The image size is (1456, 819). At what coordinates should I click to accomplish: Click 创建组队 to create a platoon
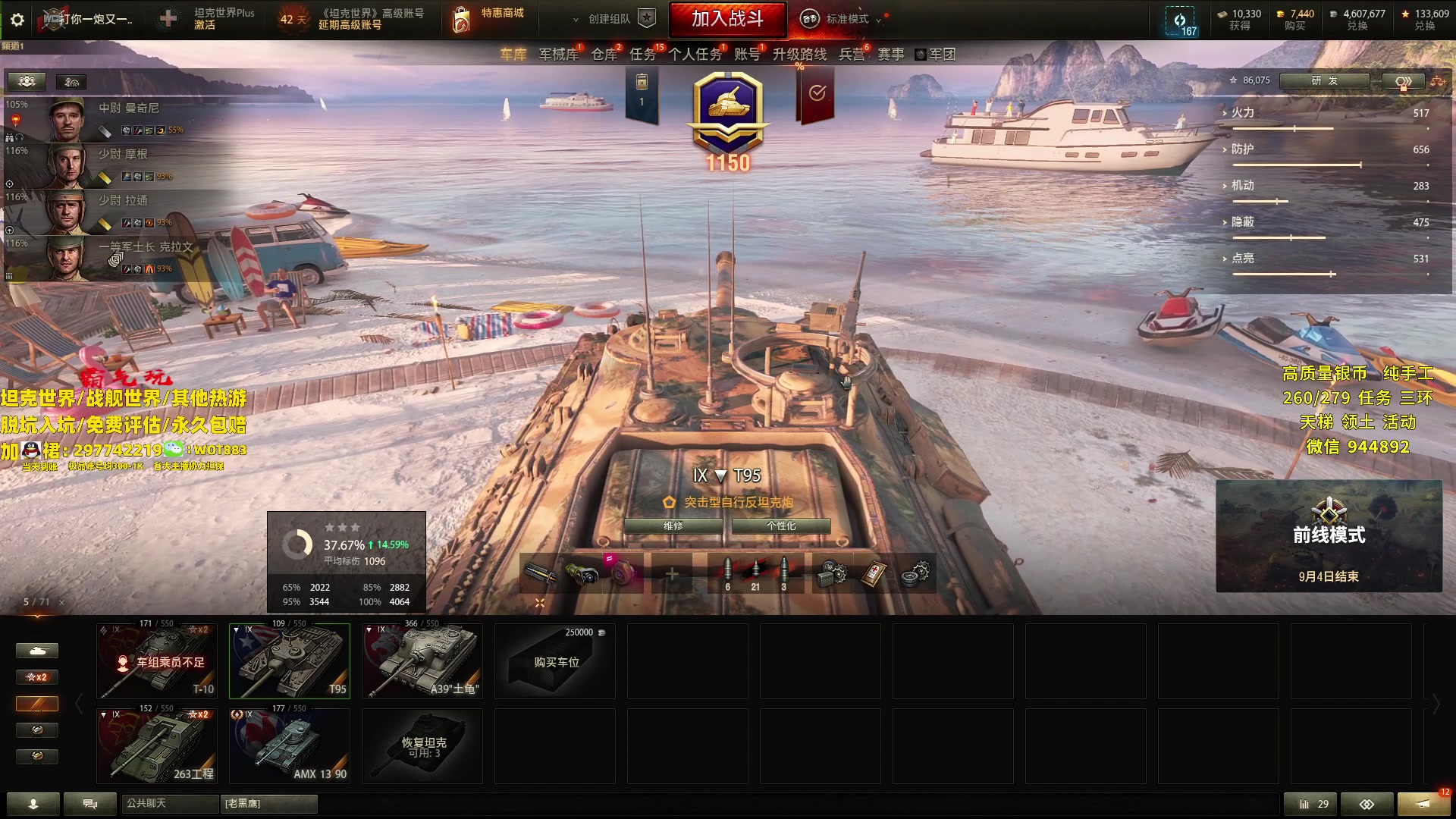pyautogui.click(x=609, y=19)
